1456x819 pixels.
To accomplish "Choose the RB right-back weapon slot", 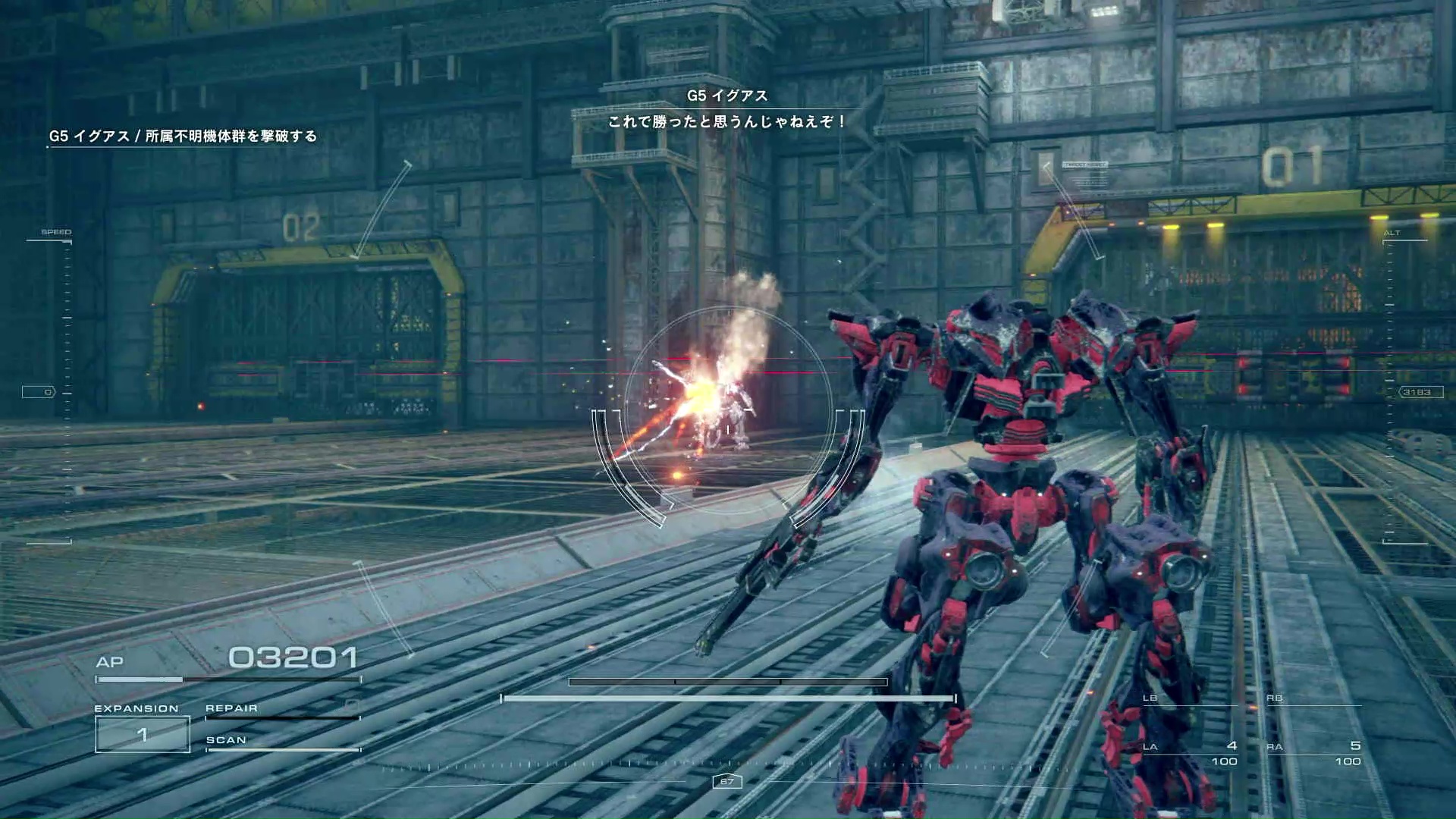I will (1313, 699).
